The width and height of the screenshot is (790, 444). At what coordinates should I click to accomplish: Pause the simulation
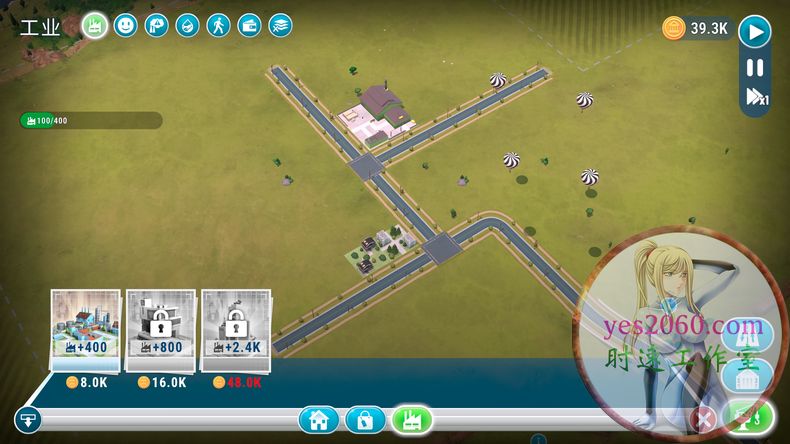(755, 68)
